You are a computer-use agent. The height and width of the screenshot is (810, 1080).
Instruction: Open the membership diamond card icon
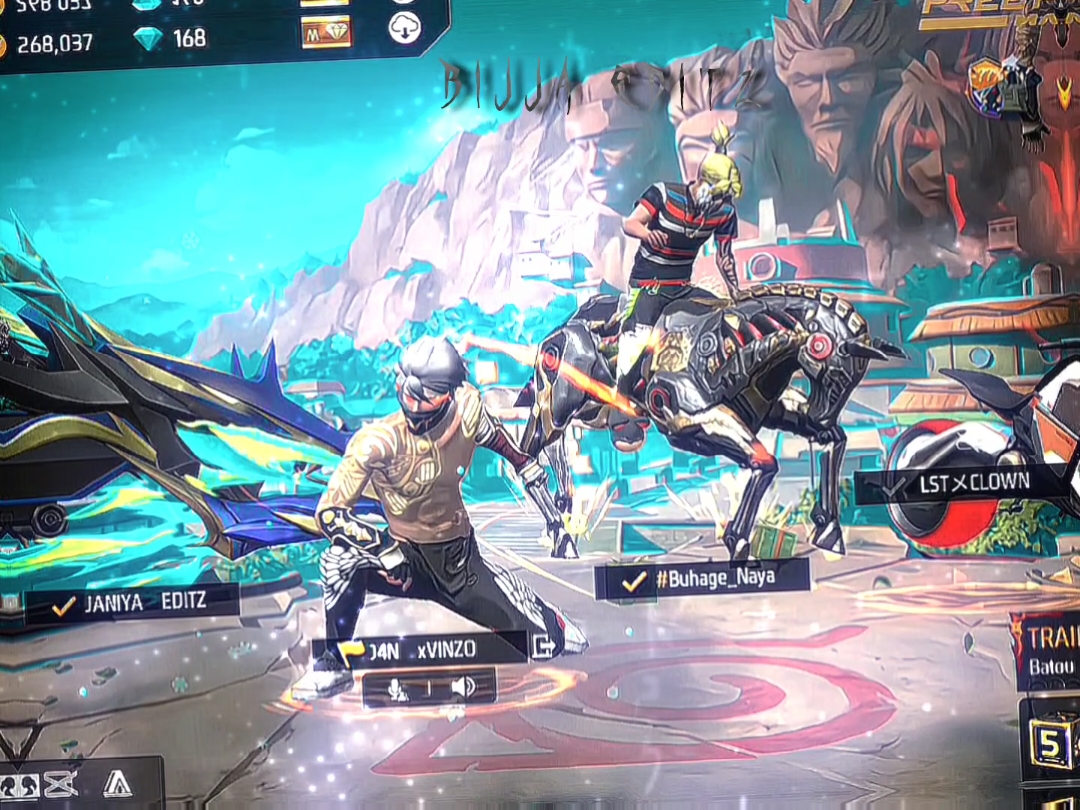click(326, 33)
